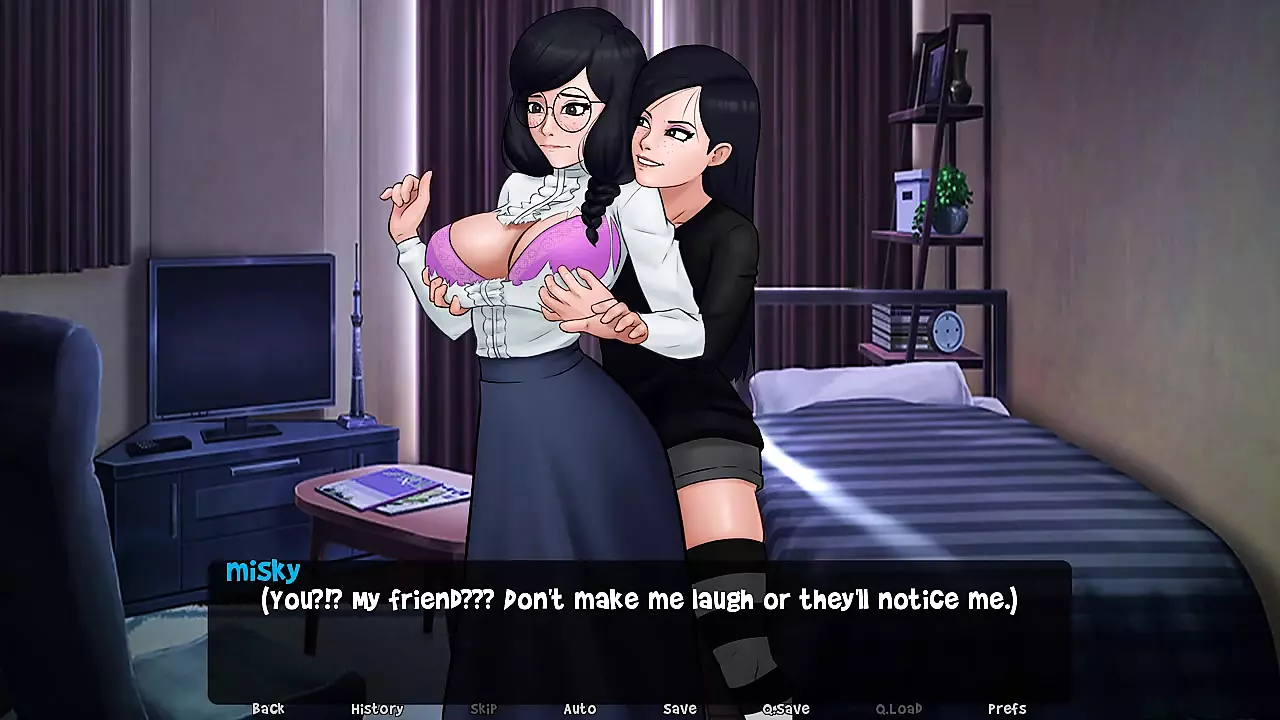Open the Save game screen
The image size is (1280, 720).
pos(680,708)
